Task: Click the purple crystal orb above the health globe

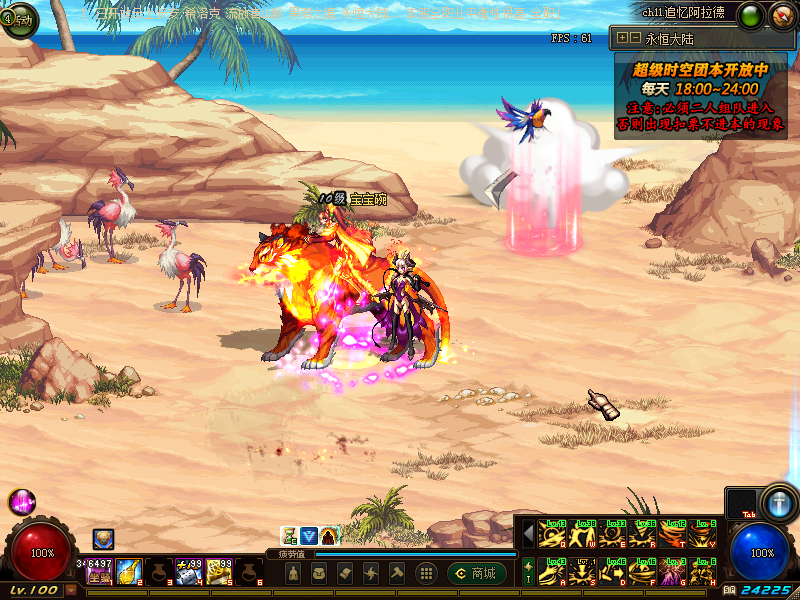Action: pos(21,501)
